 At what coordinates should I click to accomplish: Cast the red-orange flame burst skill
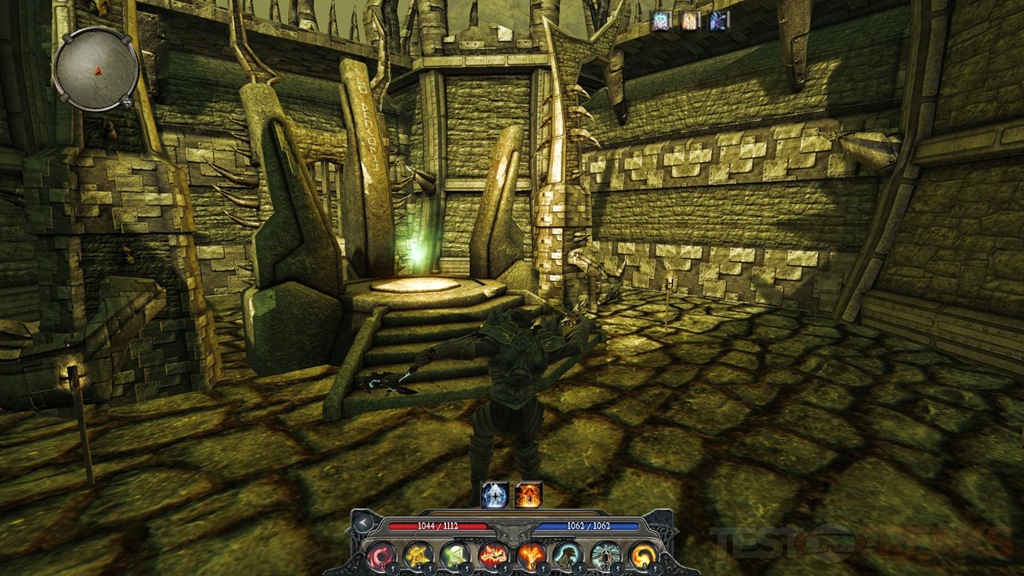[x=492, y=555]
